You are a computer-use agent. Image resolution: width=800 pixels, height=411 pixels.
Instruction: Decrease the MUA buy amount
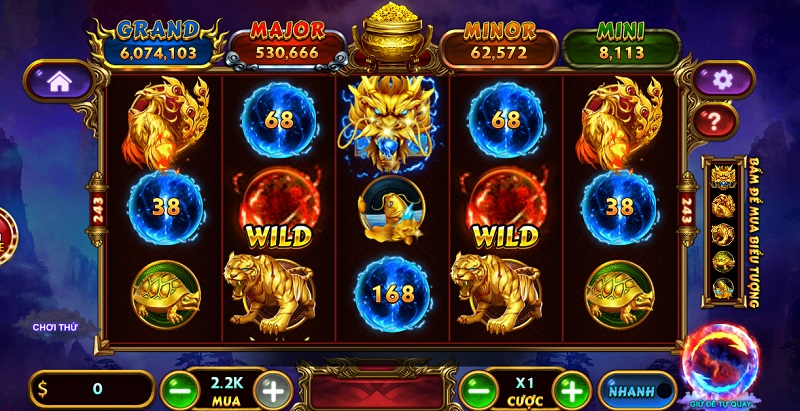click(x=176, y=390)
